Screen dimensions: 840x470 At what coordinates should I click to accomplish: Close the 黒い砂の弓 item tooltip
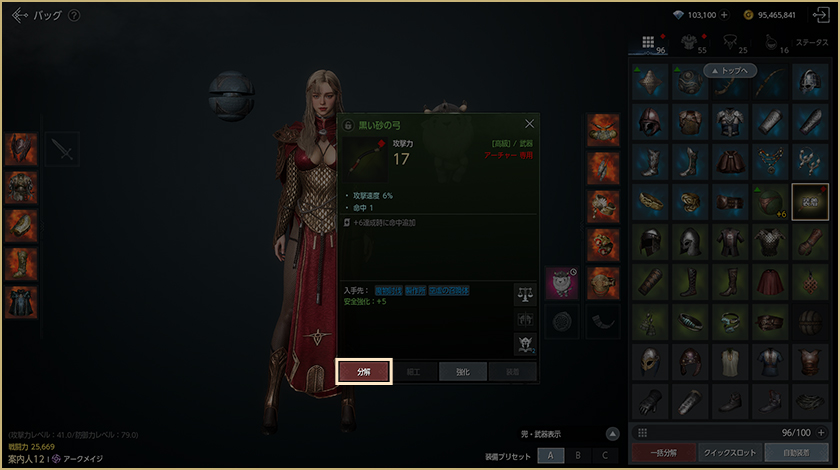tap(529, 124)
